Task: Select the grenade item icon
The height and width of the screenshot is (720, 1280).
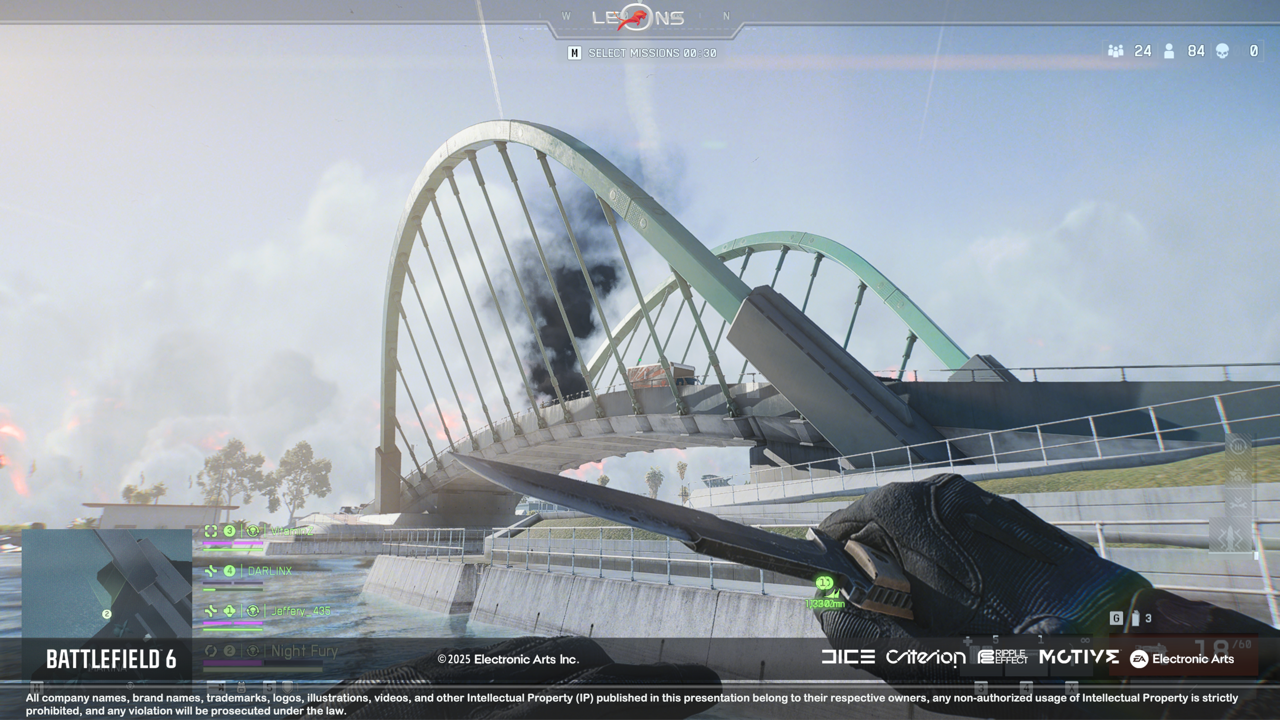Action: pos(1134,618)
